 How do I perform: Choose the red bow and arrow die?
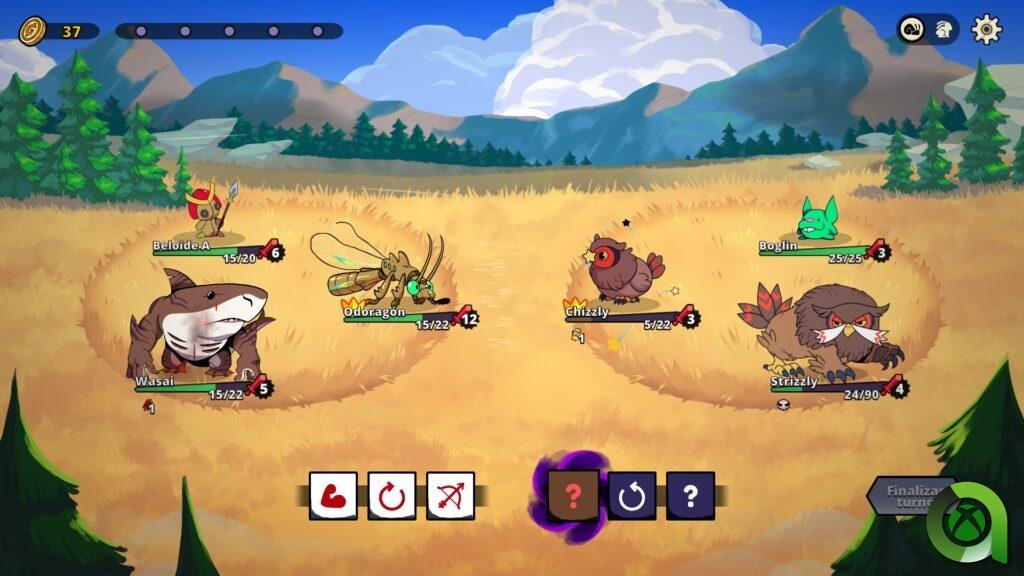click(450, 495)
